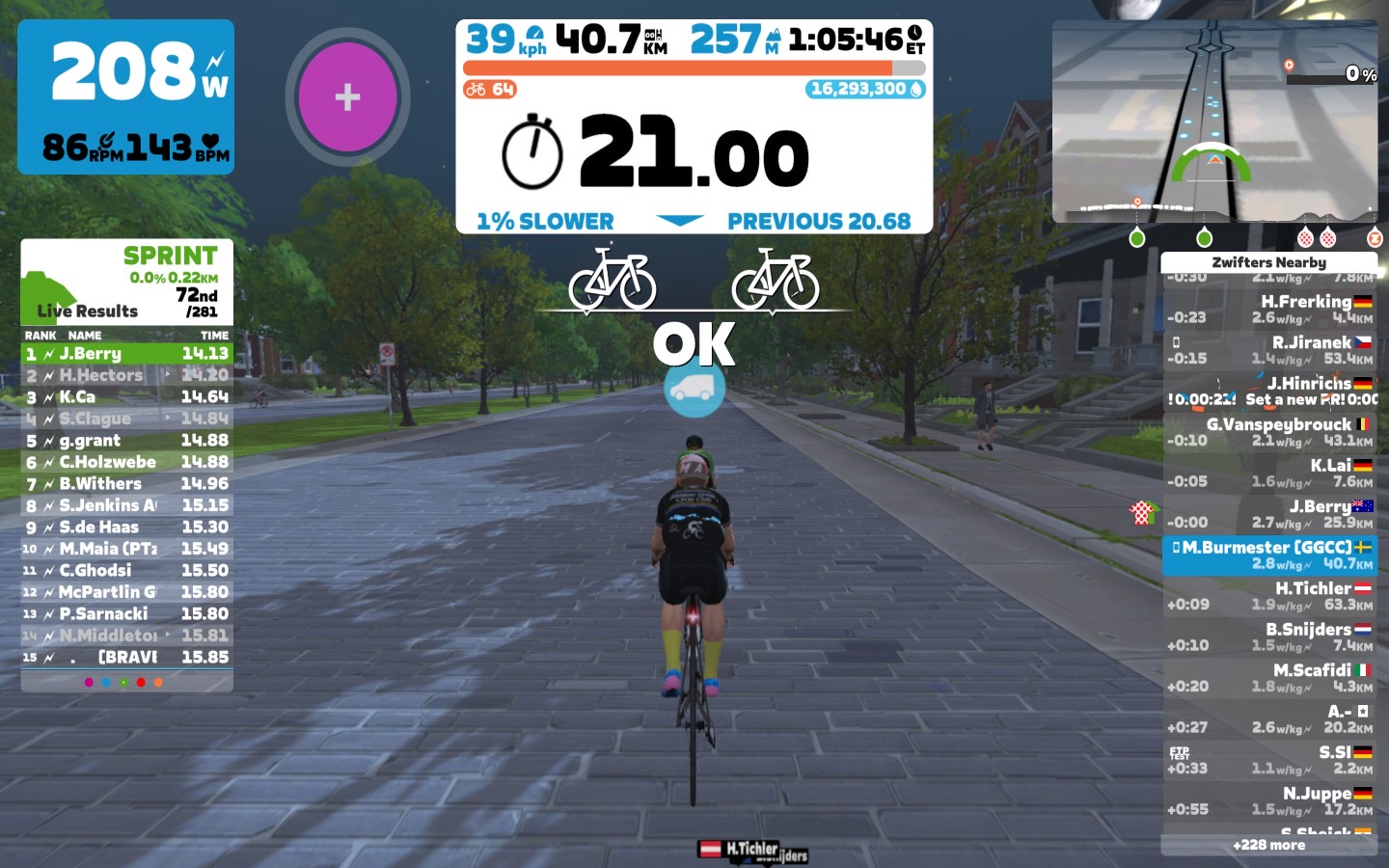Choose H.Tichler from the nearby list

[1269, 596]
